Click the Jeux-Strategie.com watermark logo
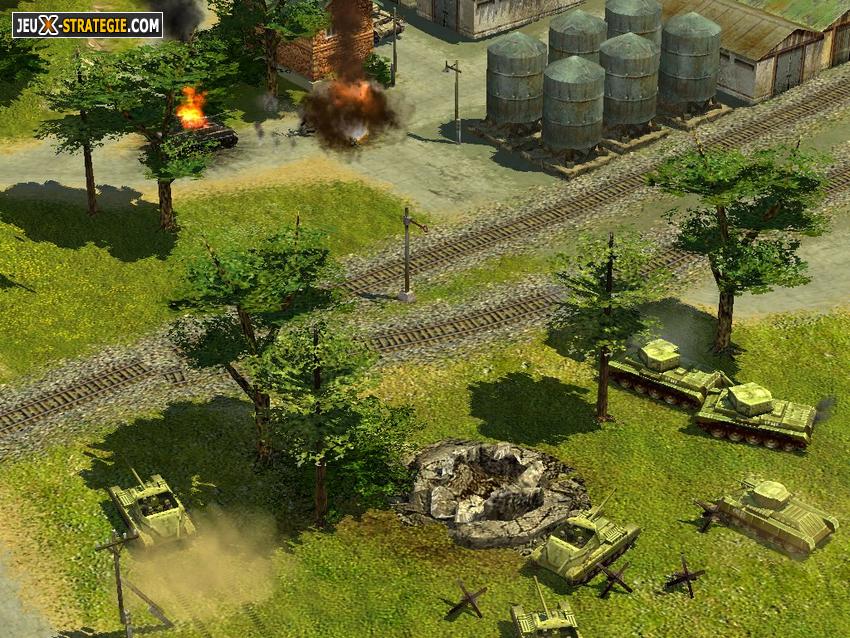The width and height of the screenshot is (850, 638). pyautogui.click(x=87, y=25)
